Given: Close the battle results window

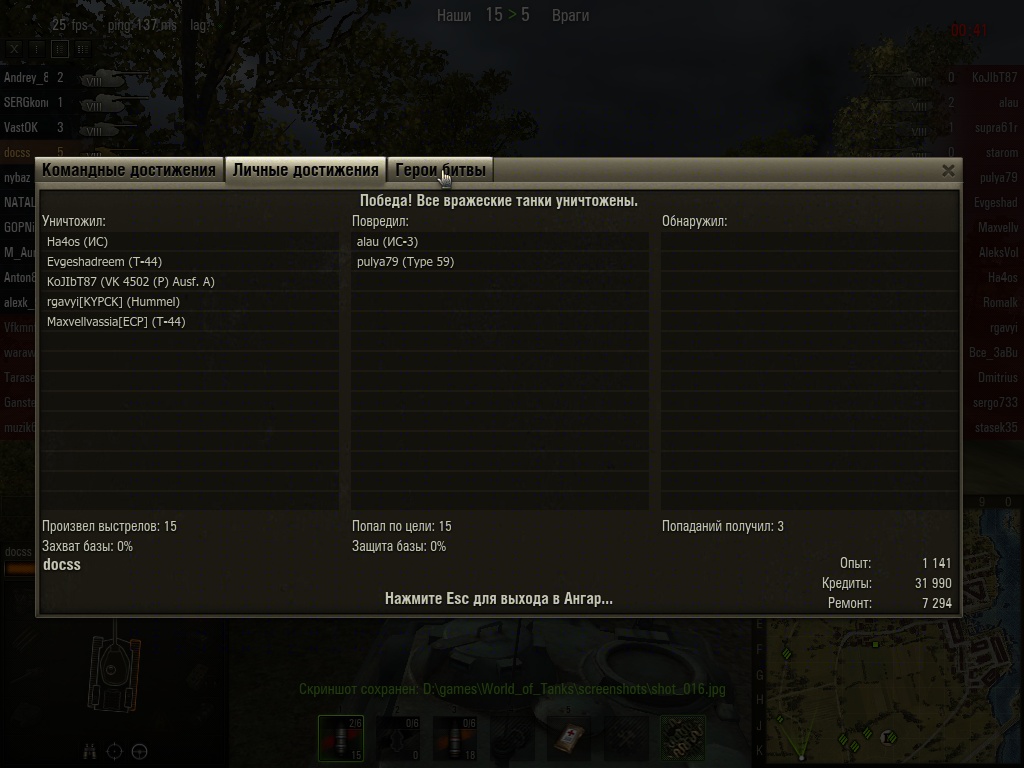Looking at the screenshot, I should (948, 171).
